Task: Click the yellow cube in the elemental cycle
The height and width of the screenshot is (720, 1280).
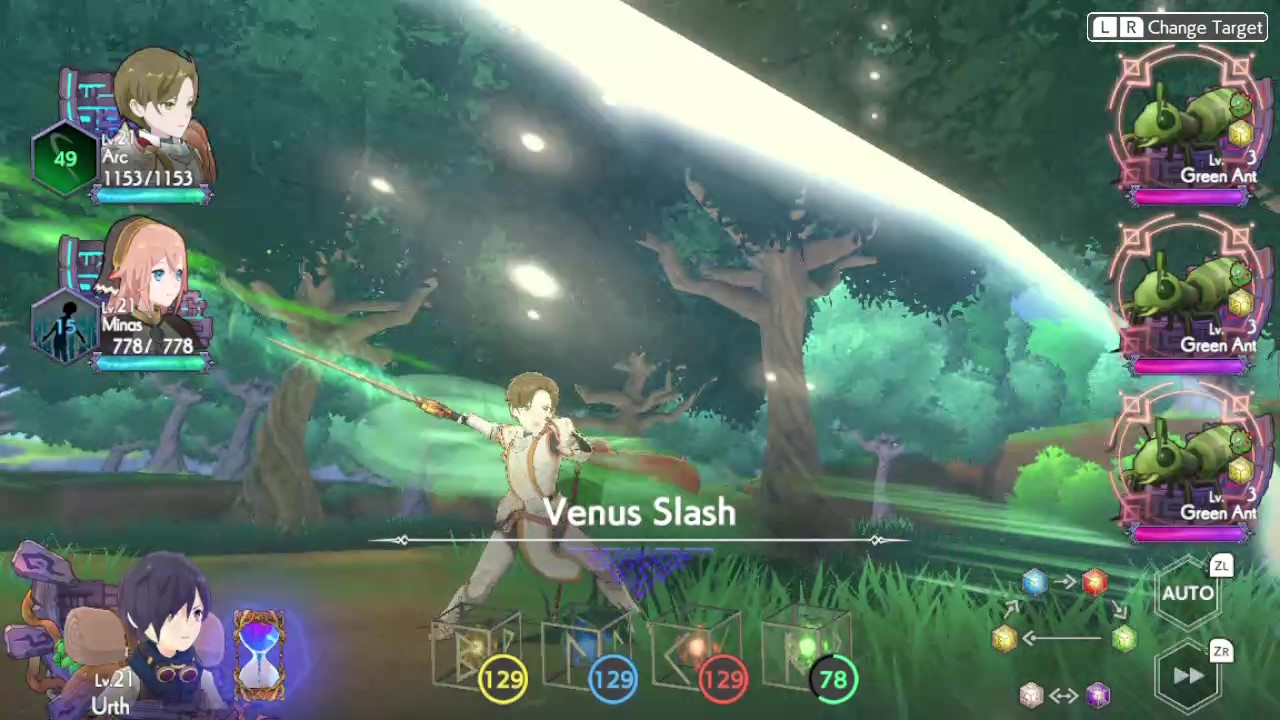Action: tap(1004, 640)
